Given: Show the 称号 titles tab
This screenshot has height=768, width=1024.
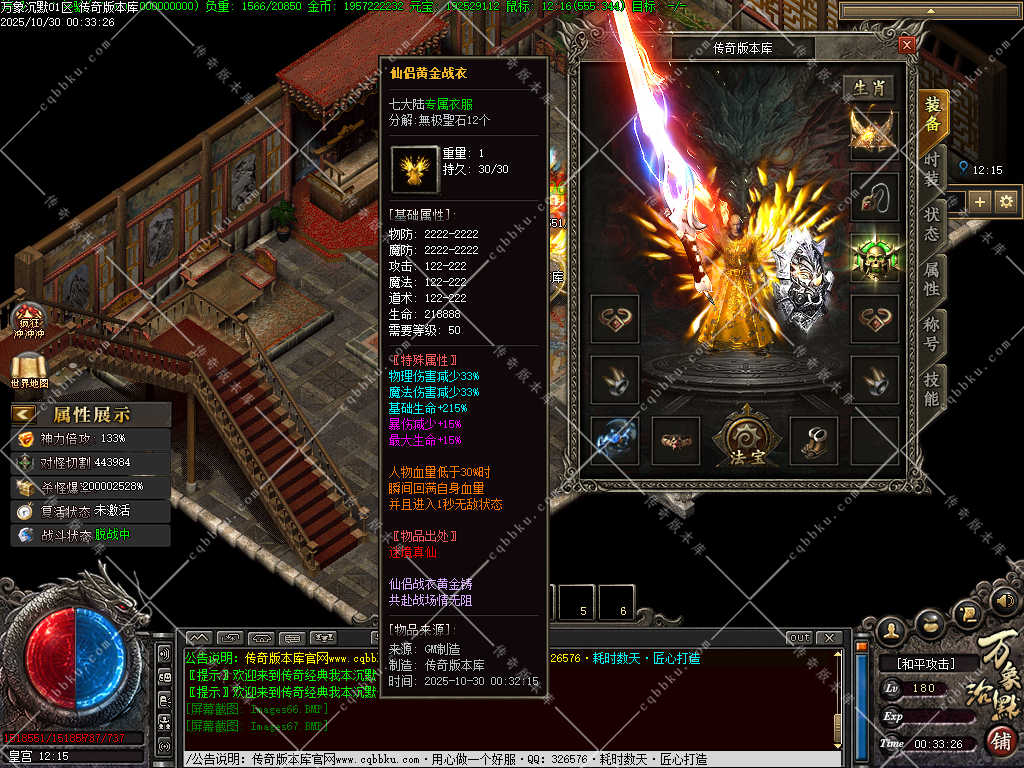Looking at the screenshot, I should point(932,334).
